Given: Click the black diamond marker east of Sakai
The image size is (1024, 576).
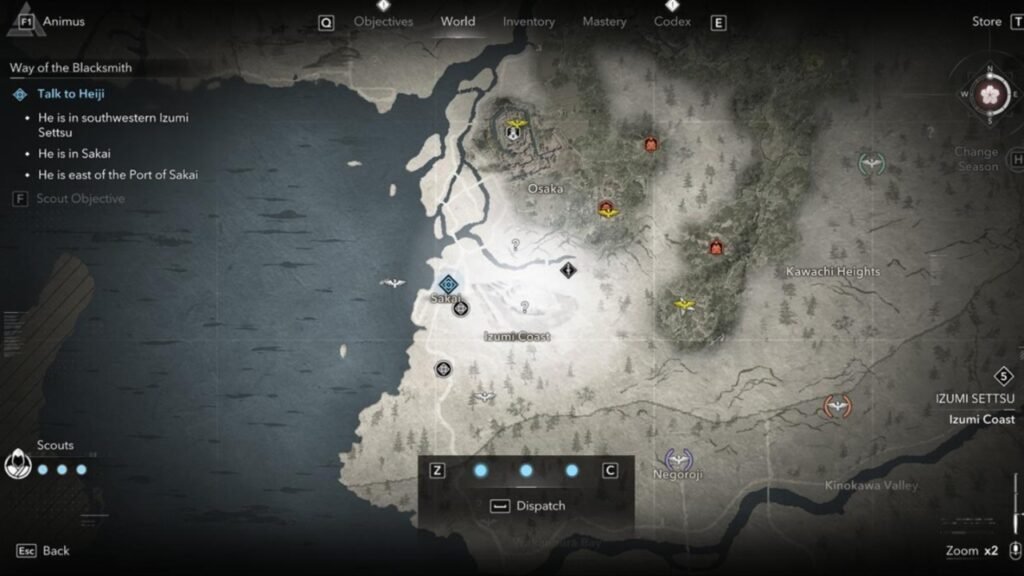Looking at the screenshot, I should (568, 269).
